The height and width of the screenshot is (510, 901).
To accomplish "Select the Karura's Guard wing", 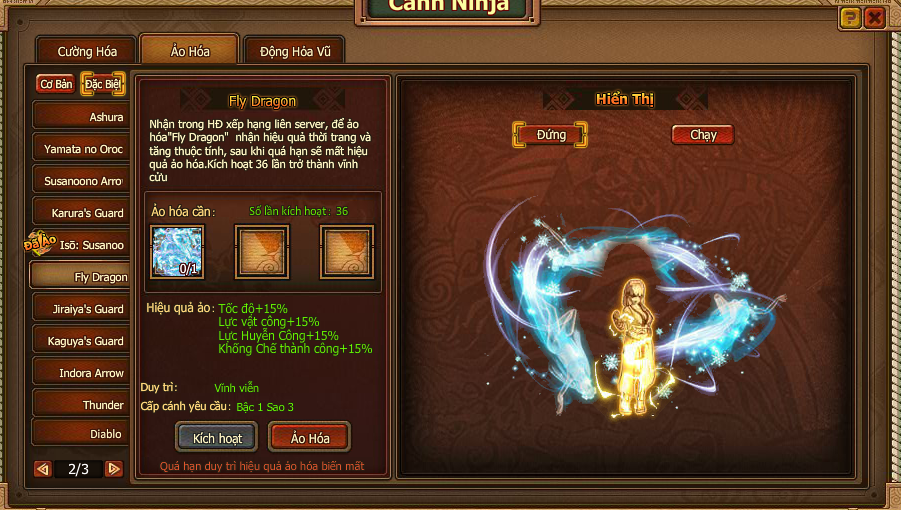I will 81,213.
